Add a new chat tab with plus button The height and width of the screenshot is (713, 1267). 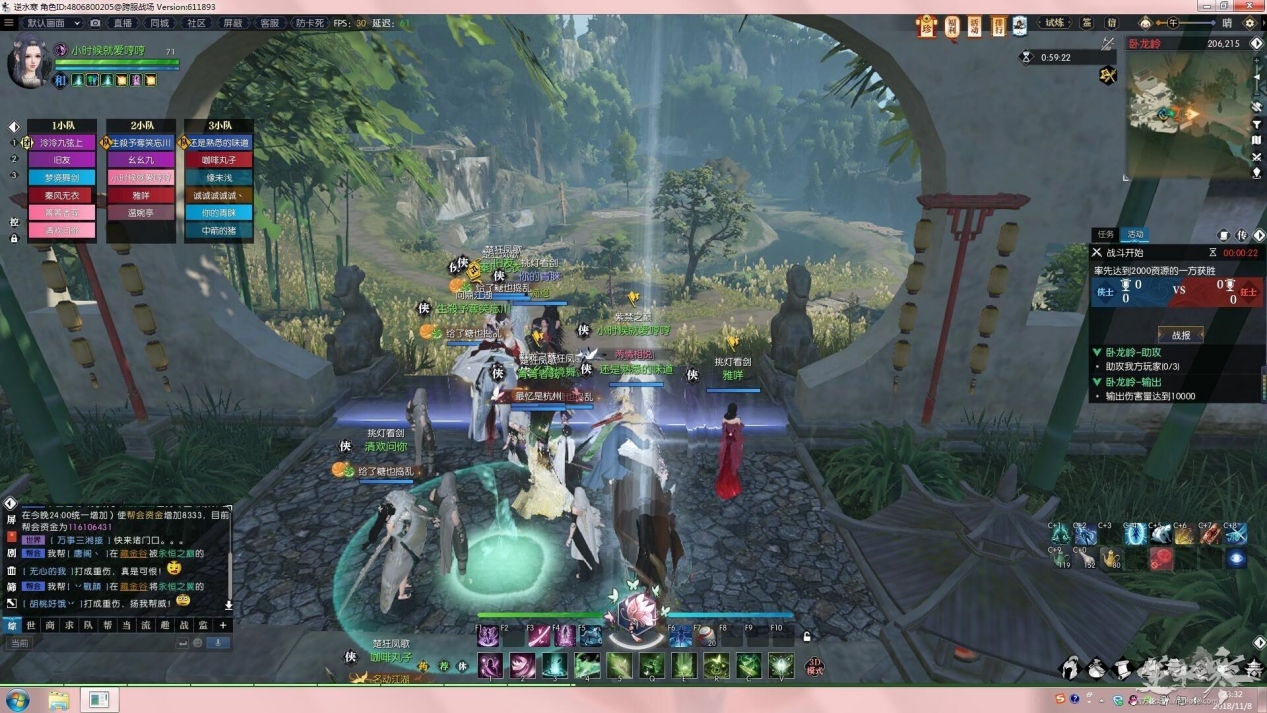pyautogui.click(x=222, y=625)
